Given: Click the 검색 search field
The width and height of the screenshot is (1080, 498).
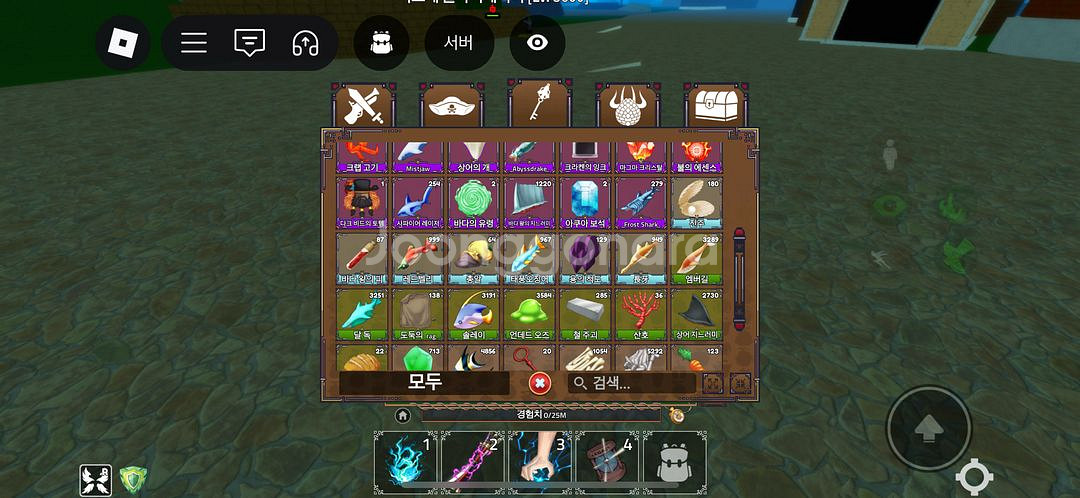Looking at the screenshot, I should (x=632, y=383).
